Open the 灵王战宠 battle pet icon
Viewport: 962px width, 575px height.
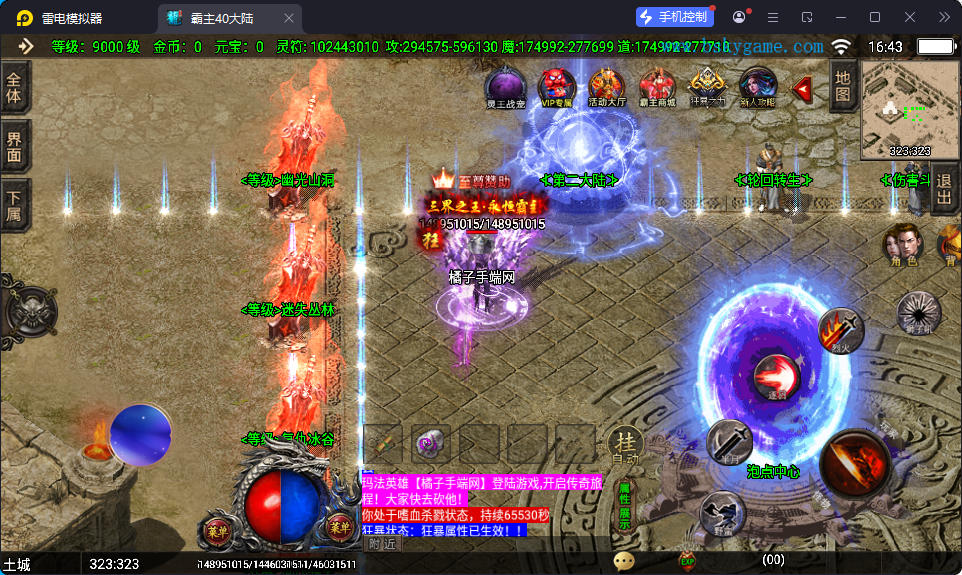click(x=505, y=88)
